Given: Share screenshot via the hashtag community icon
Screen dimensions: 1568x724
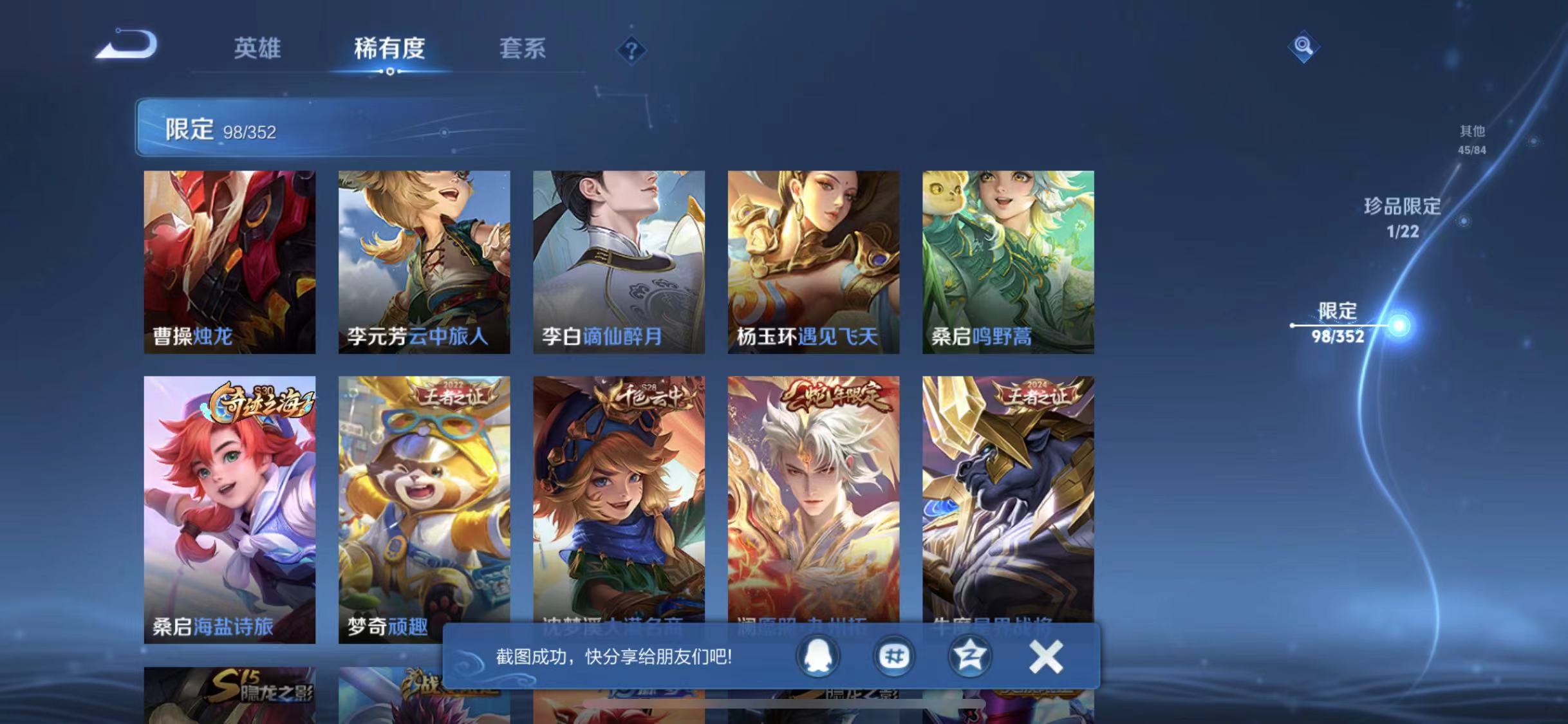Looking at the screenshot, I should 895,657.
